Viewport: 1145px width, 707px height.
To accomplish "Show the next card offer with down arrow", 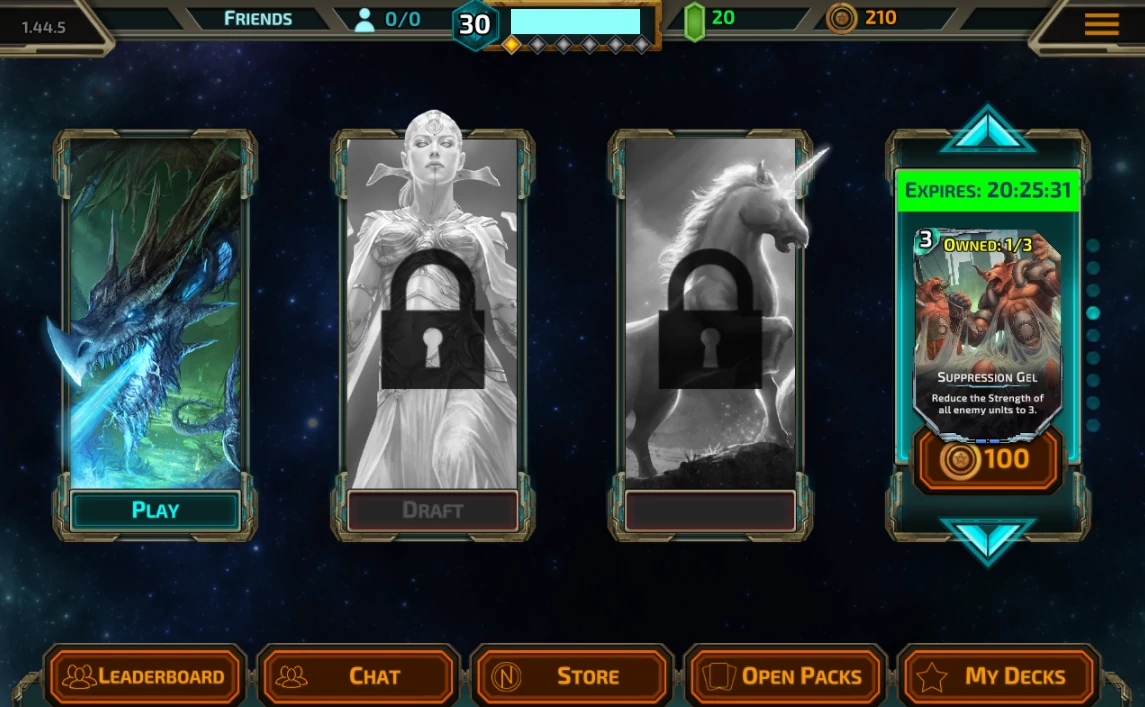I will pyautogui.click(x=987, y=541).
